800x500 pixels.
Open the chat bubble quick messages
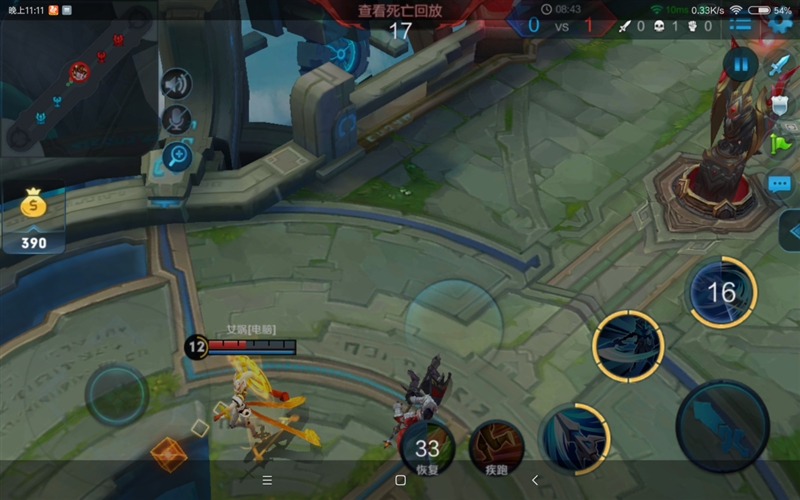pyautogui.click(x=780, y=184)
